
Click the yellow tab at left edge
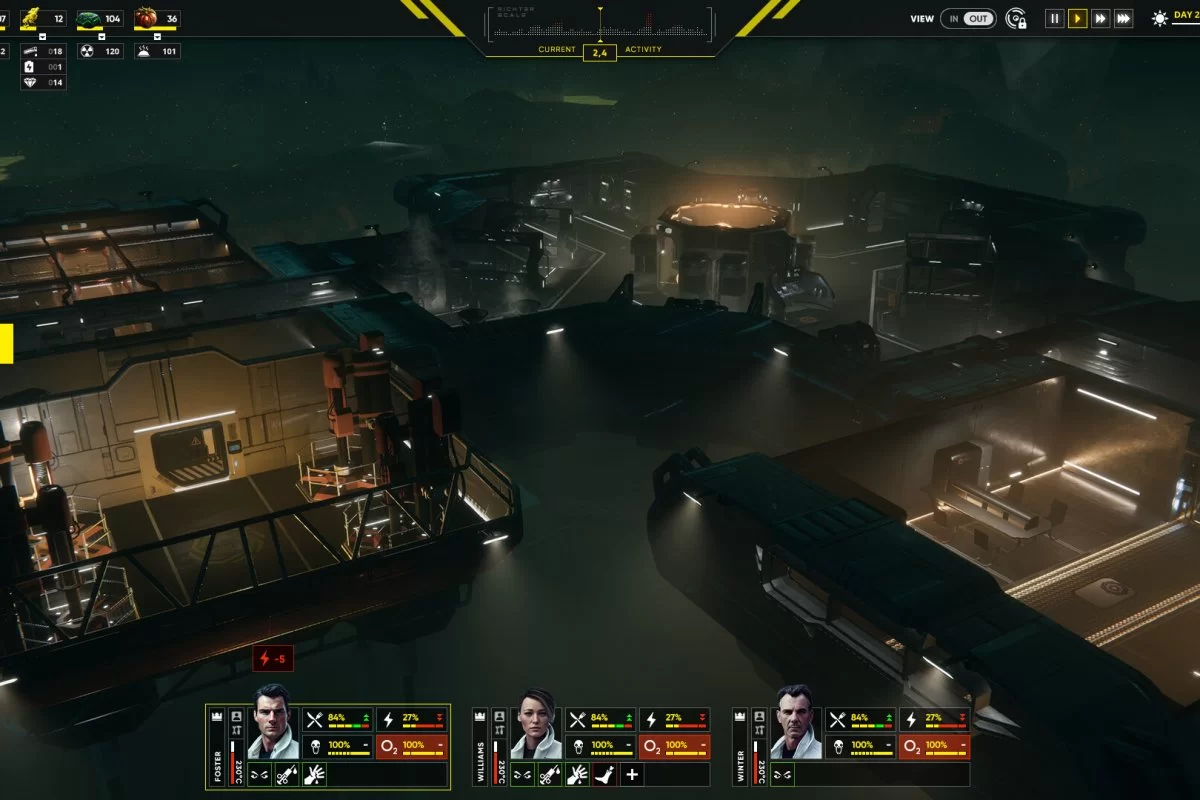[x=5, y=343]
